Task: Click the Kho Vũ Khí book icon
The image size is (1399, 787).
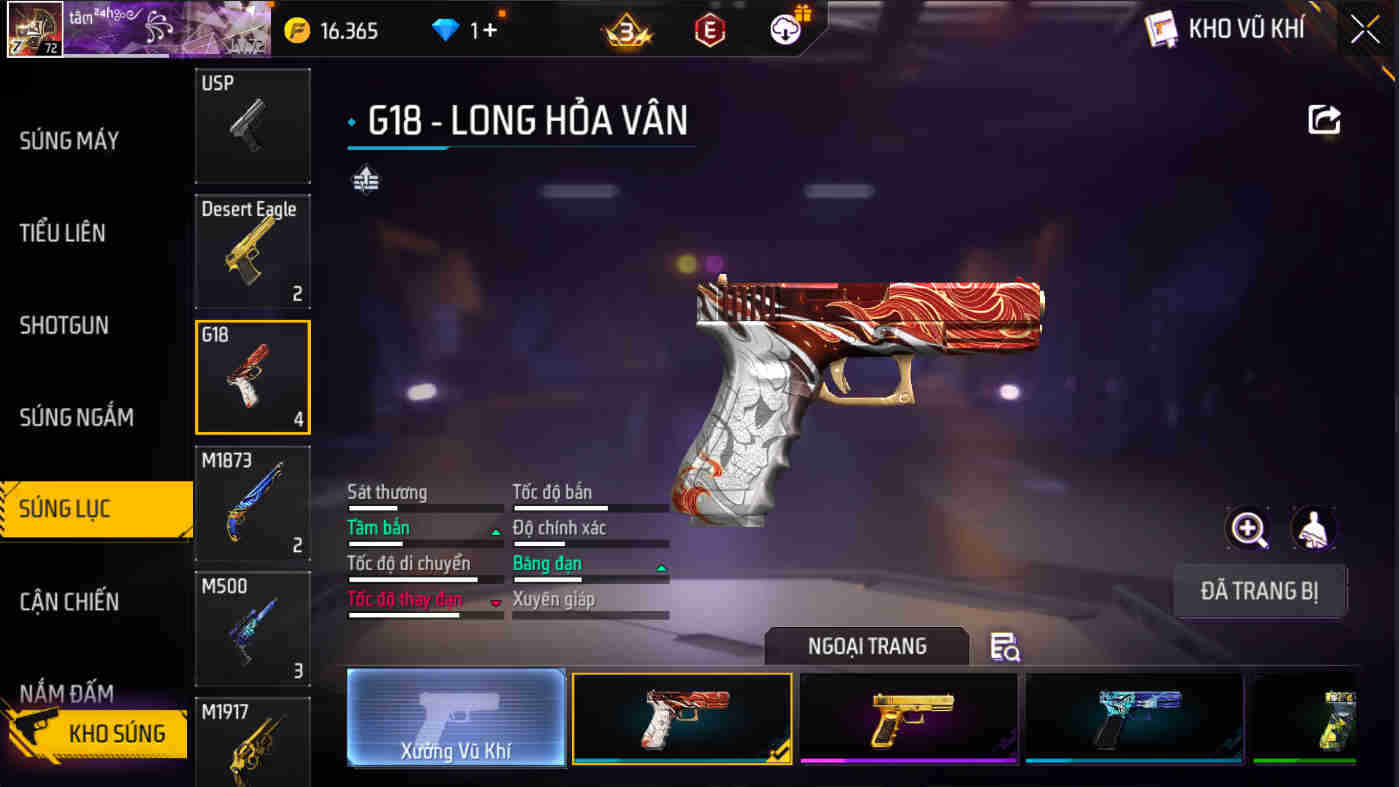Action: tap(1162, 29)
